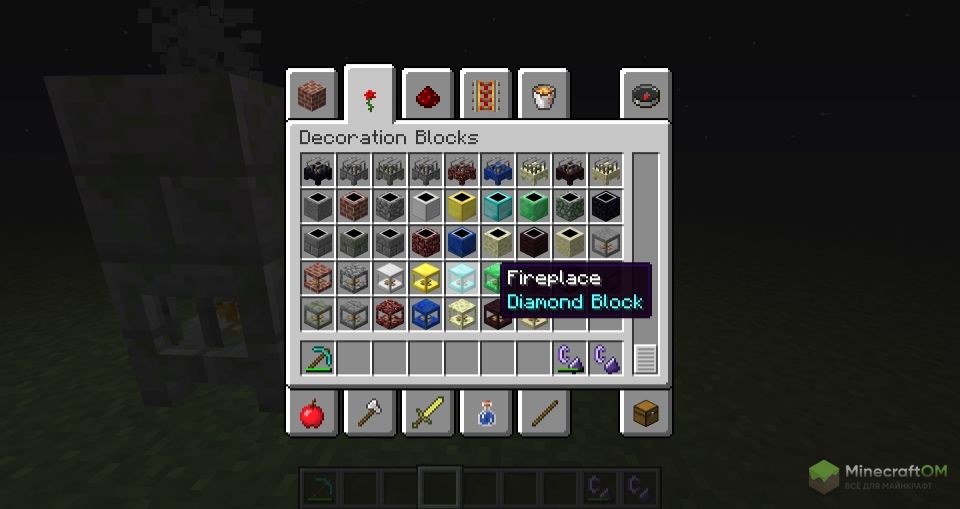Grab the diamond block fireplace
Screen dimensions: 960x509
click(x=462, y=279)
